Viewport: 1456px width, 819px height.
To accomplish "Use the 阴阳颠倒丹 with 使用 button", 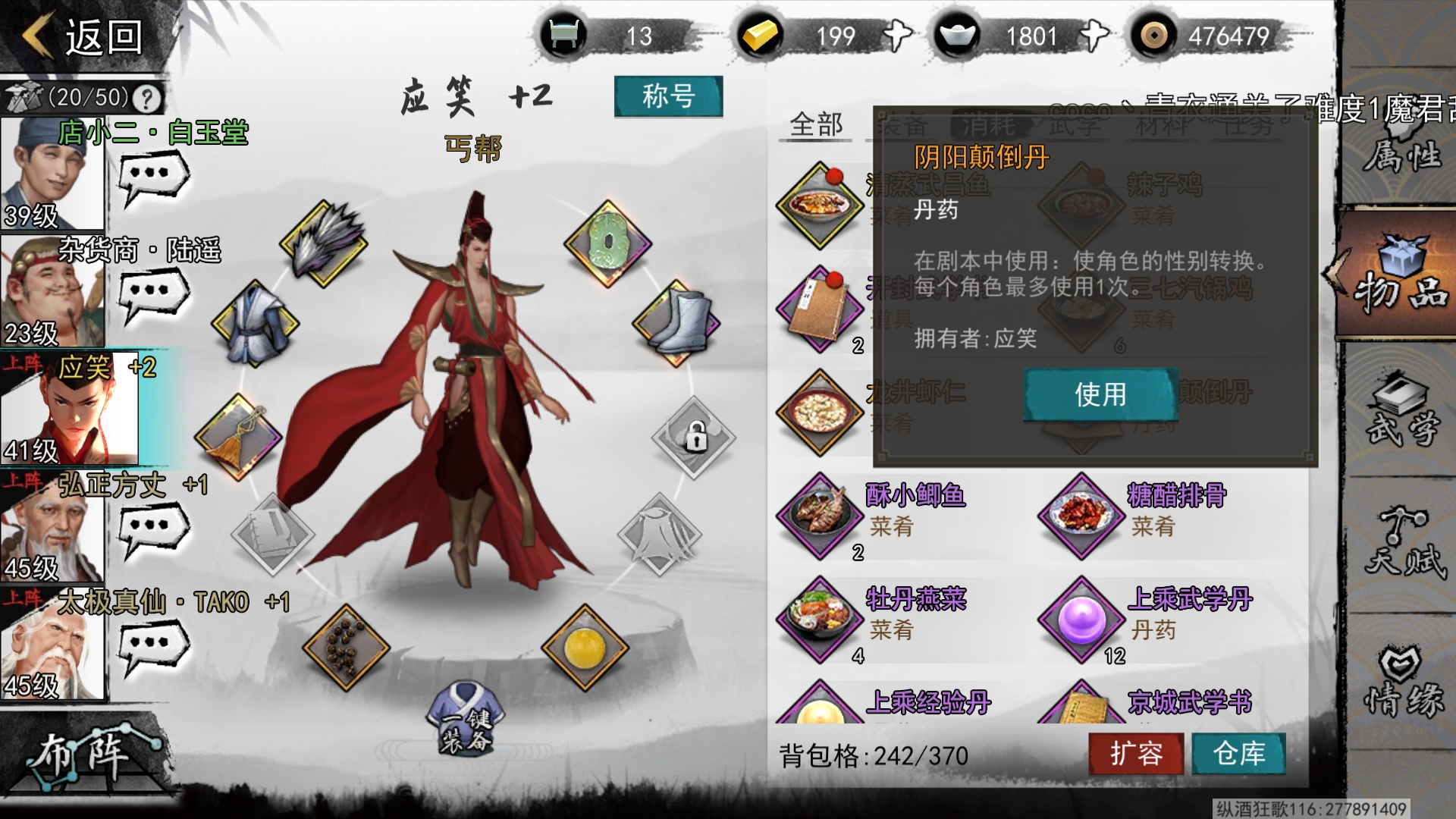I will [x=1100, y=394].
